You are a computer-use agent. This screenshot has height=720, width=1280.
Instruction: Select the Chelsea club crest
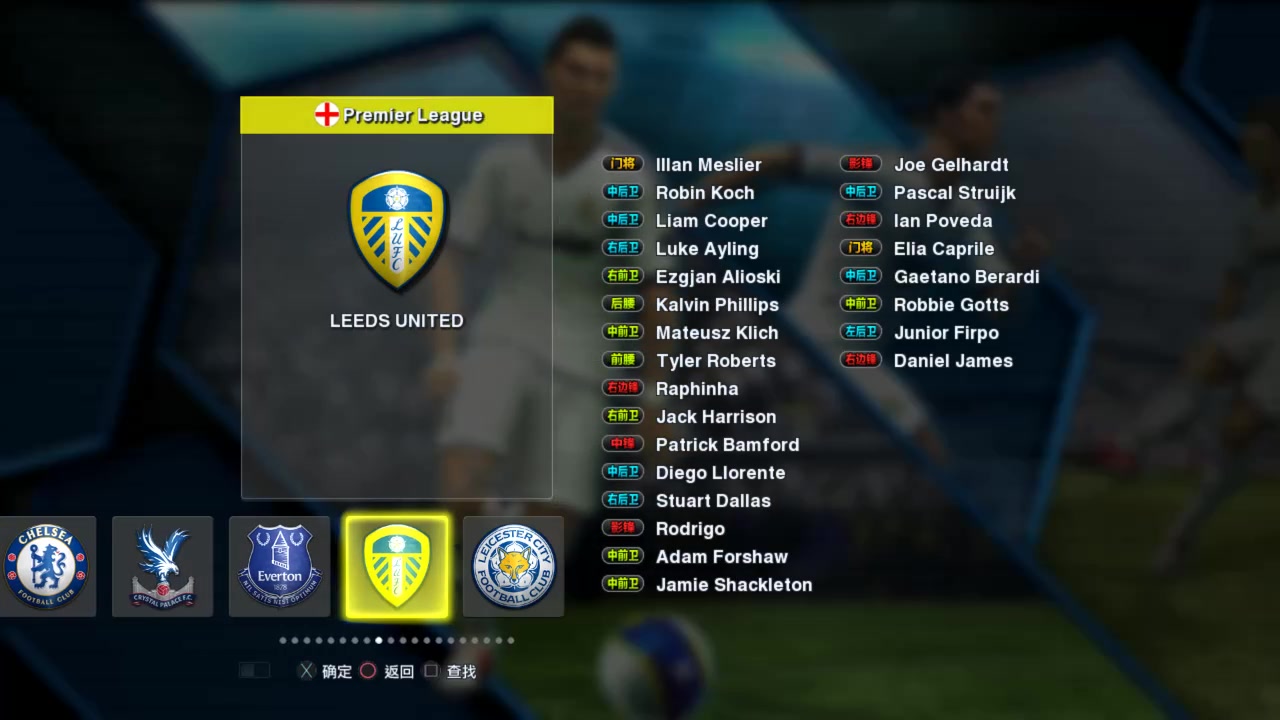[47, 566]
